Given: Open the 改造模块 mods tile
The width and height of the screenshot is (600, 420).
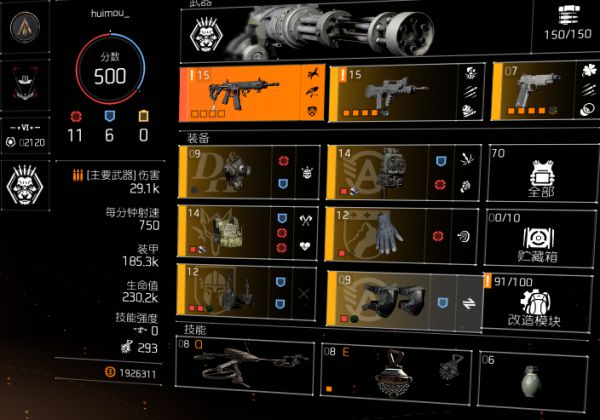Looking at the screenshot, I should tap(540, 300).
